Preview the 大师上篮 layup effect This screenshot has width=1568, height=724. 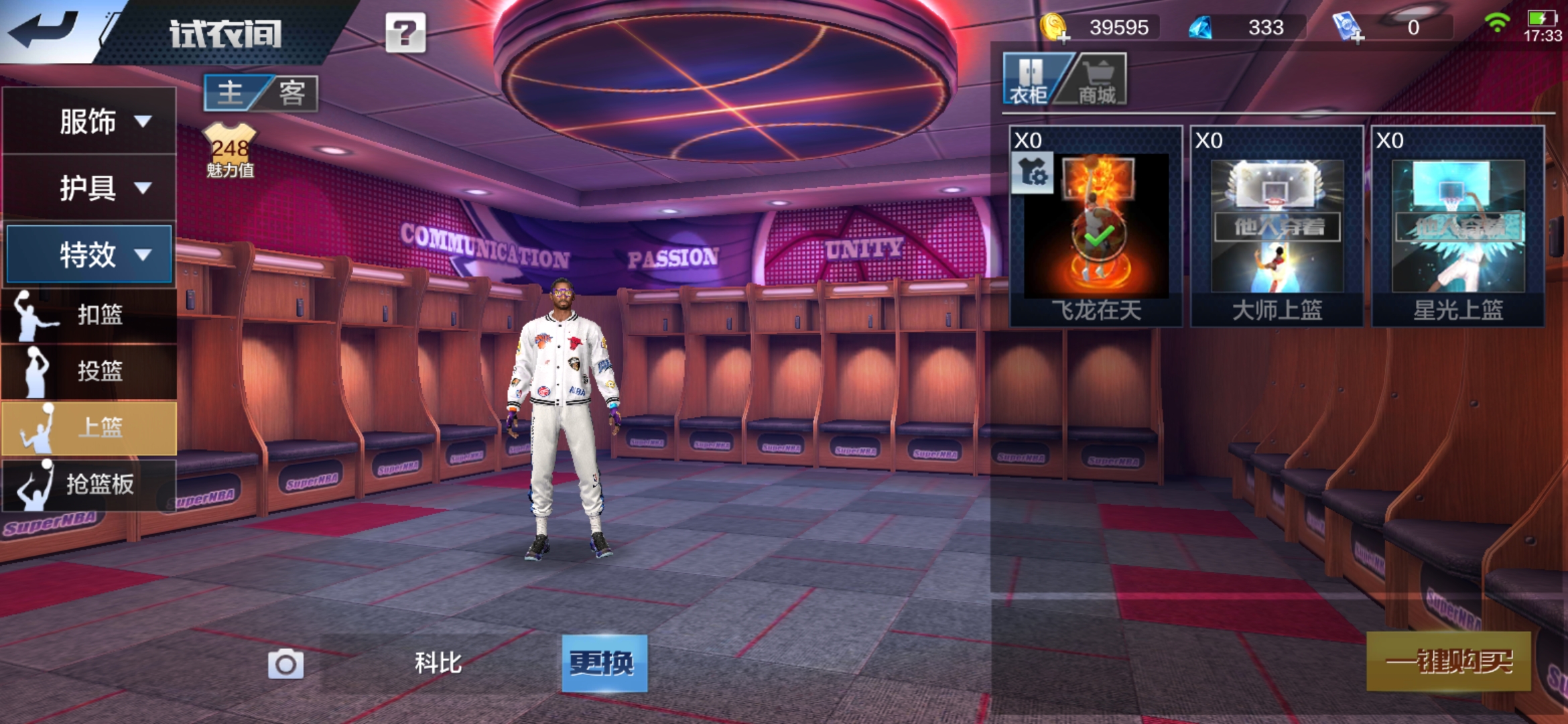(1277, 227)
